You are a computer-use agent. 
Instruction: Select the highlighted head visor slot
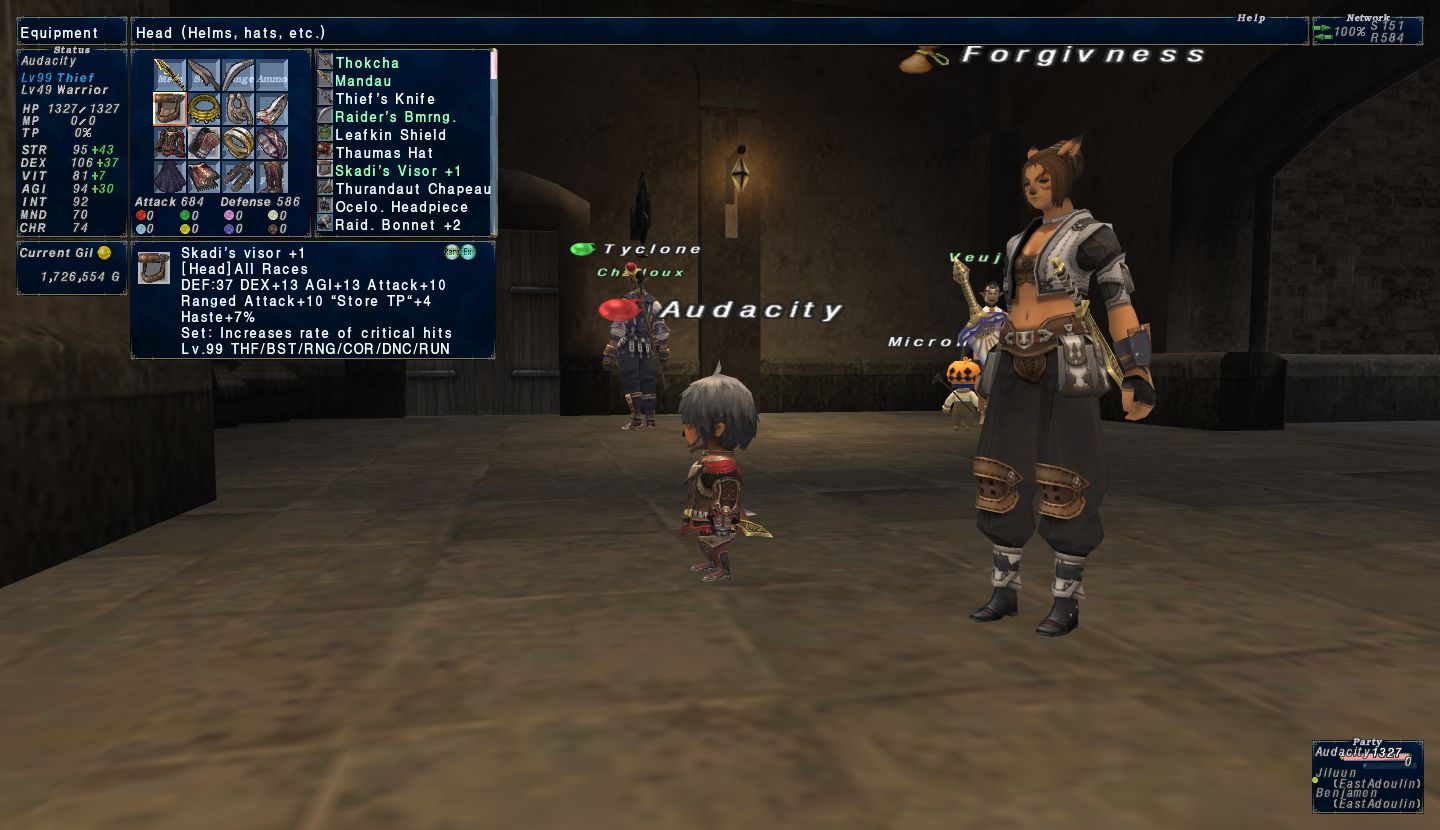pyautogui.click(x=169, y=109)
